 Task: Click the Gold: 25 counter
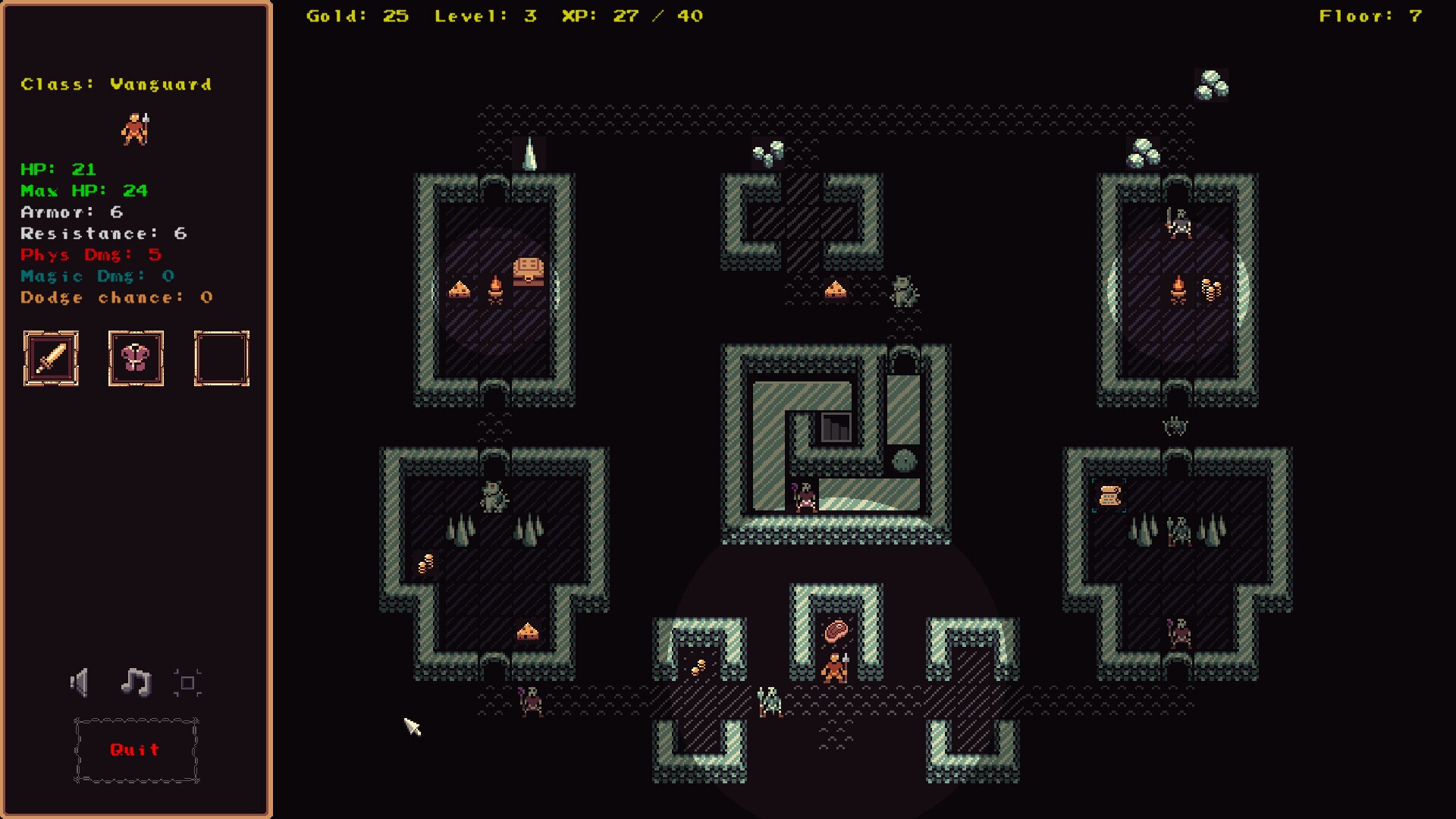coord(356,14)
